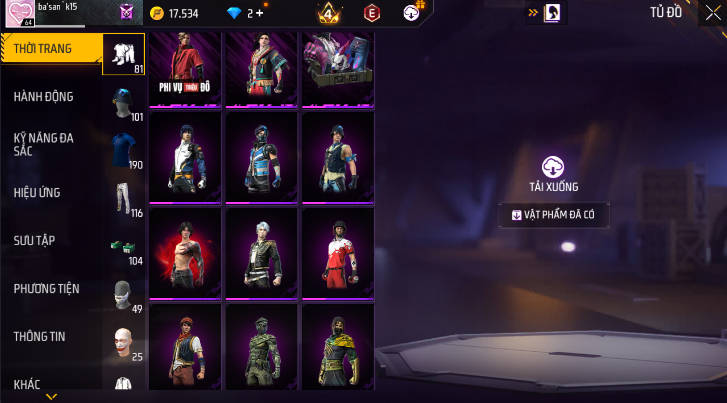This screenshot has width=727, height=403.
Task: Open the player profile avatar
Action: (x=19, y=15)
